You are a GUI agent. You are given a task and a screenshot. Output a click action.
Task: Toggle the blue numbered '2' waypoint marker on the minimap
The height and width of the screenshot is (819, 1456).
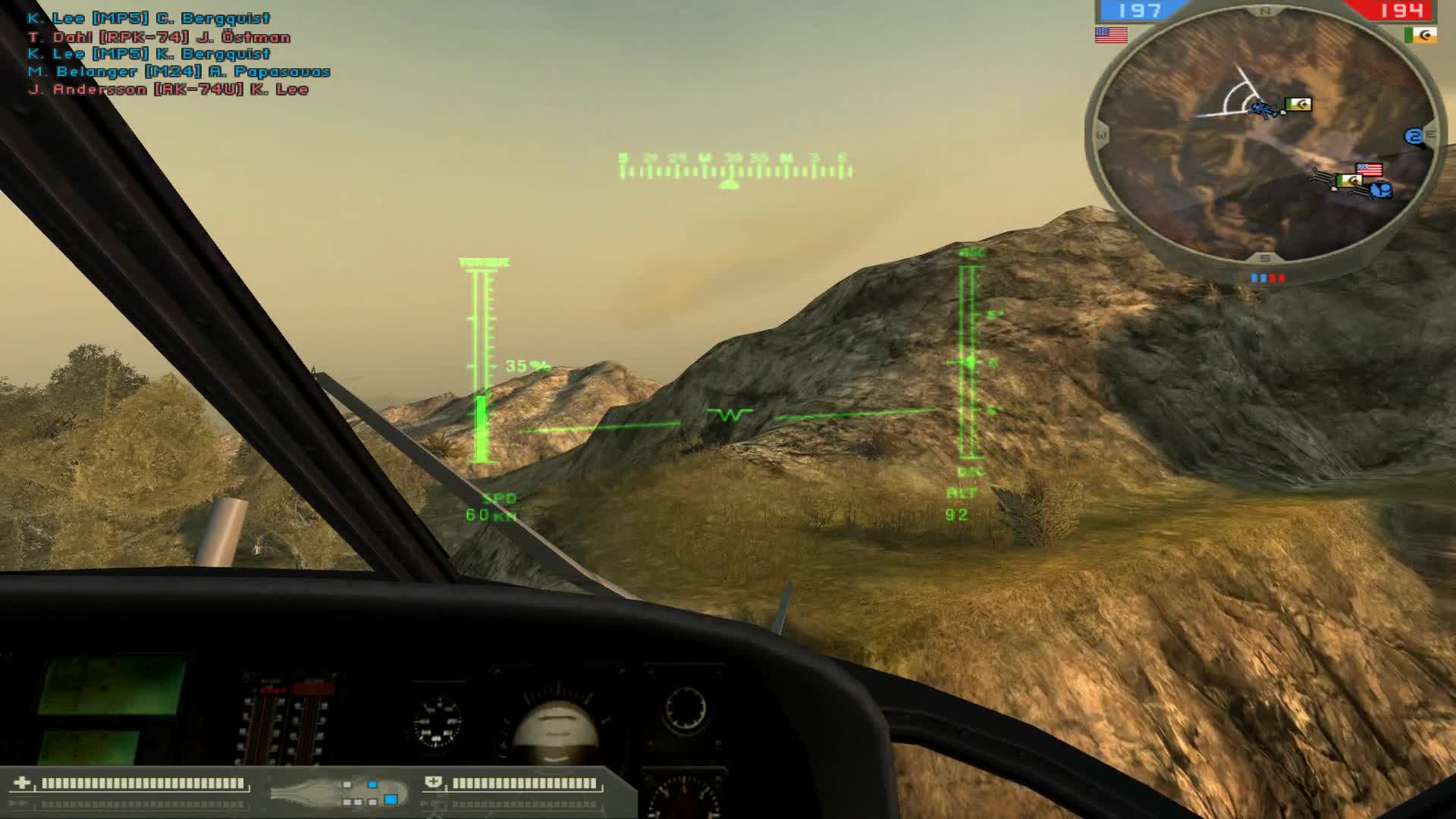point(1413,136)
